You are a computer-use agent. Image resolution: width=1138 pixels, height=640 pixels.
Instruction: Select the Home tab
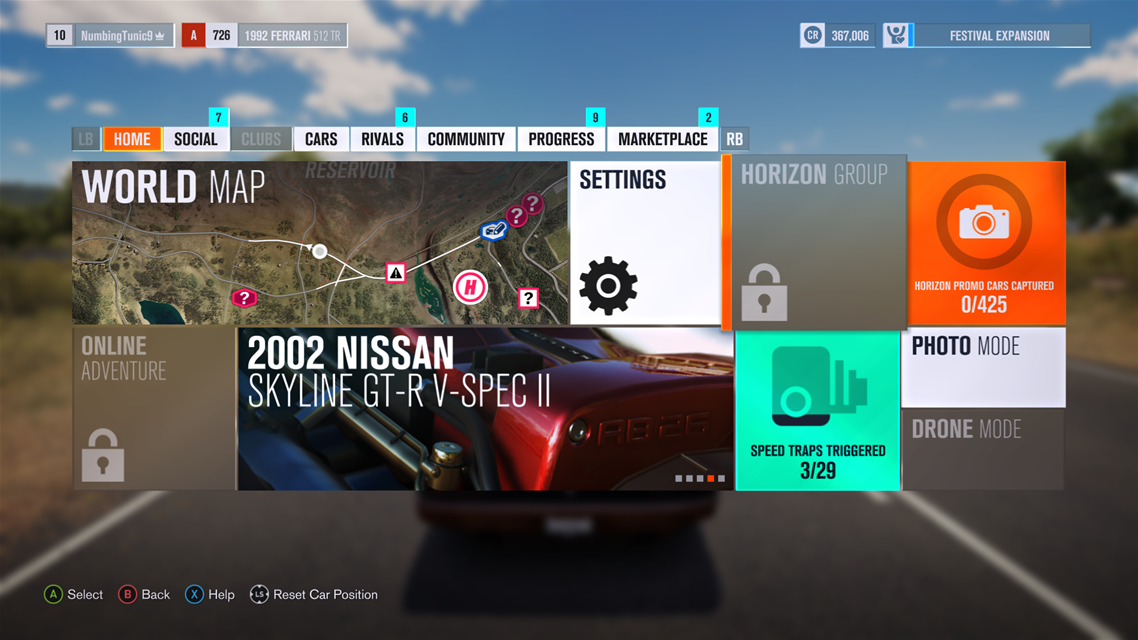tap(132, 139)
